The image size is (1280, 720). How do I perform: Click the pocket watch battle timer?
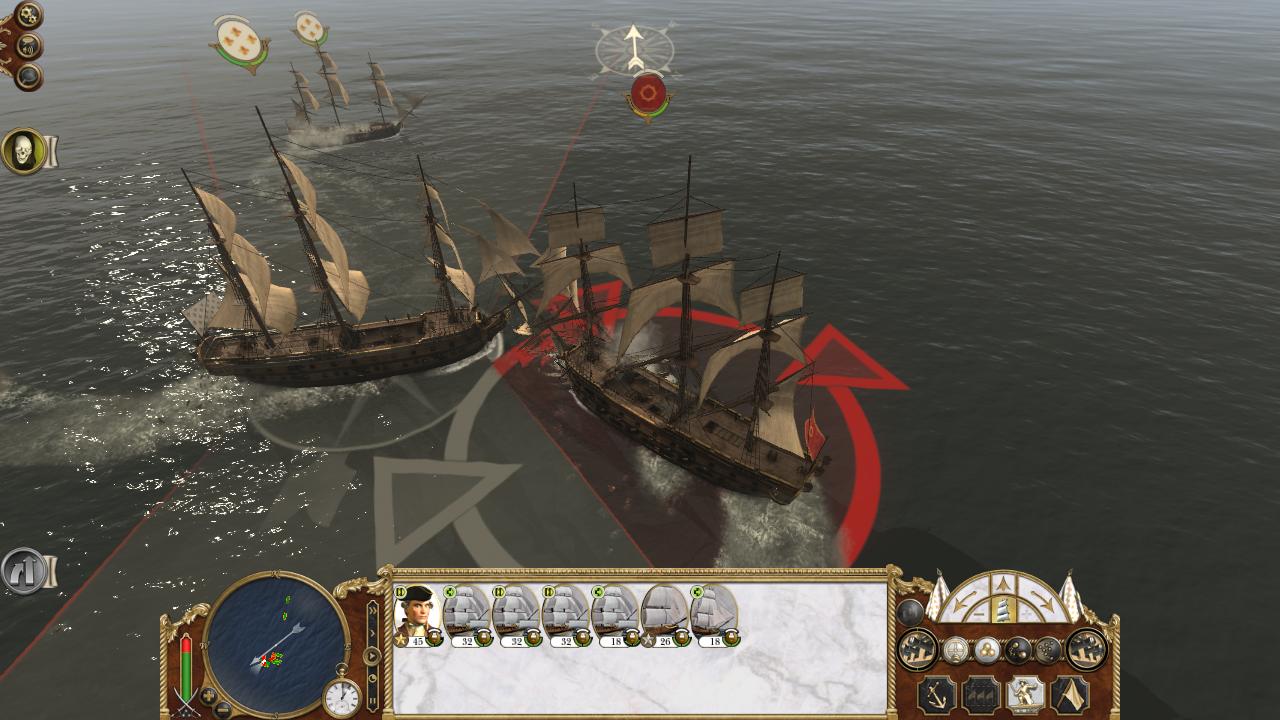342,697
